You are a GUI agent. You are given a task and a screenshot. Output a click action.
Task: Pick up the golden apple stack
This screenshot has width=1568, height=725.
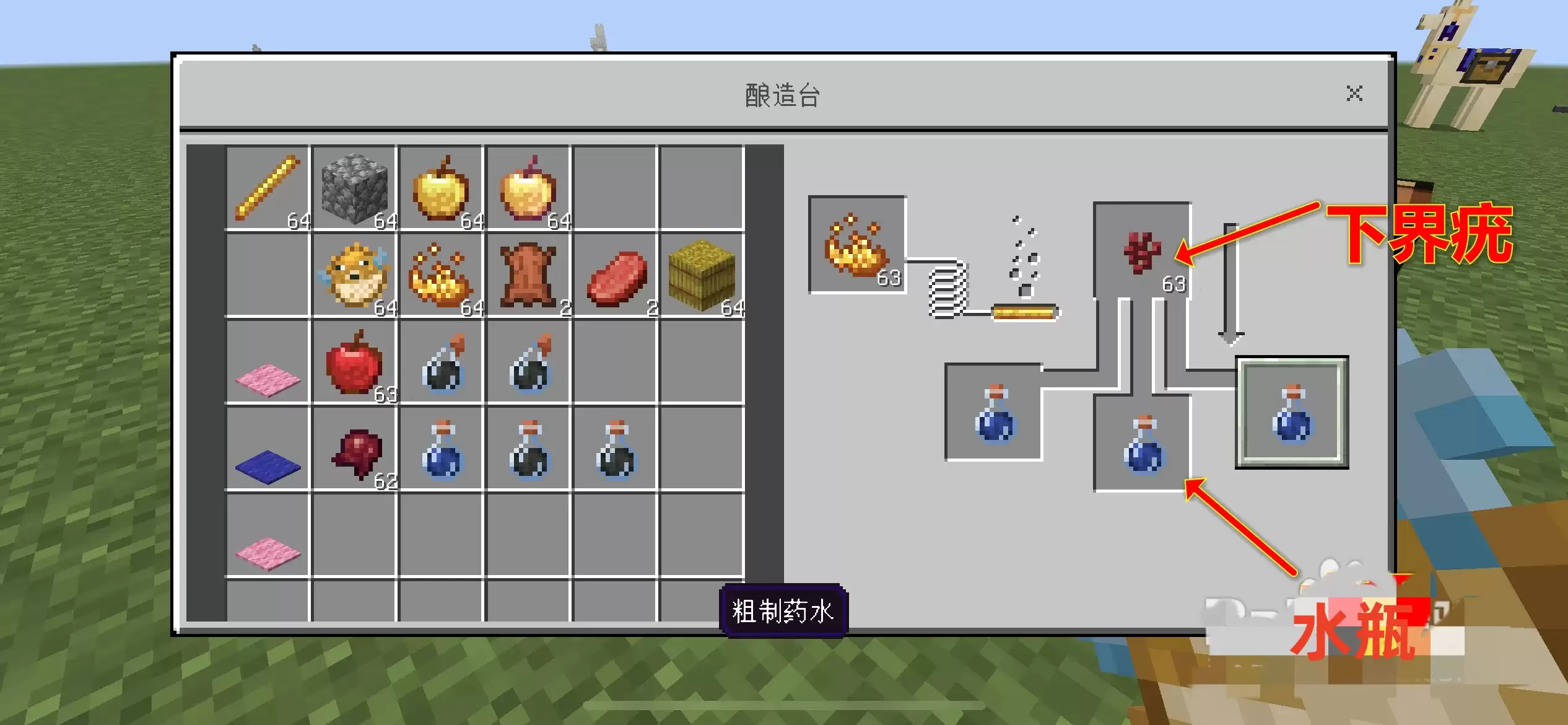[x=442, y=189]
